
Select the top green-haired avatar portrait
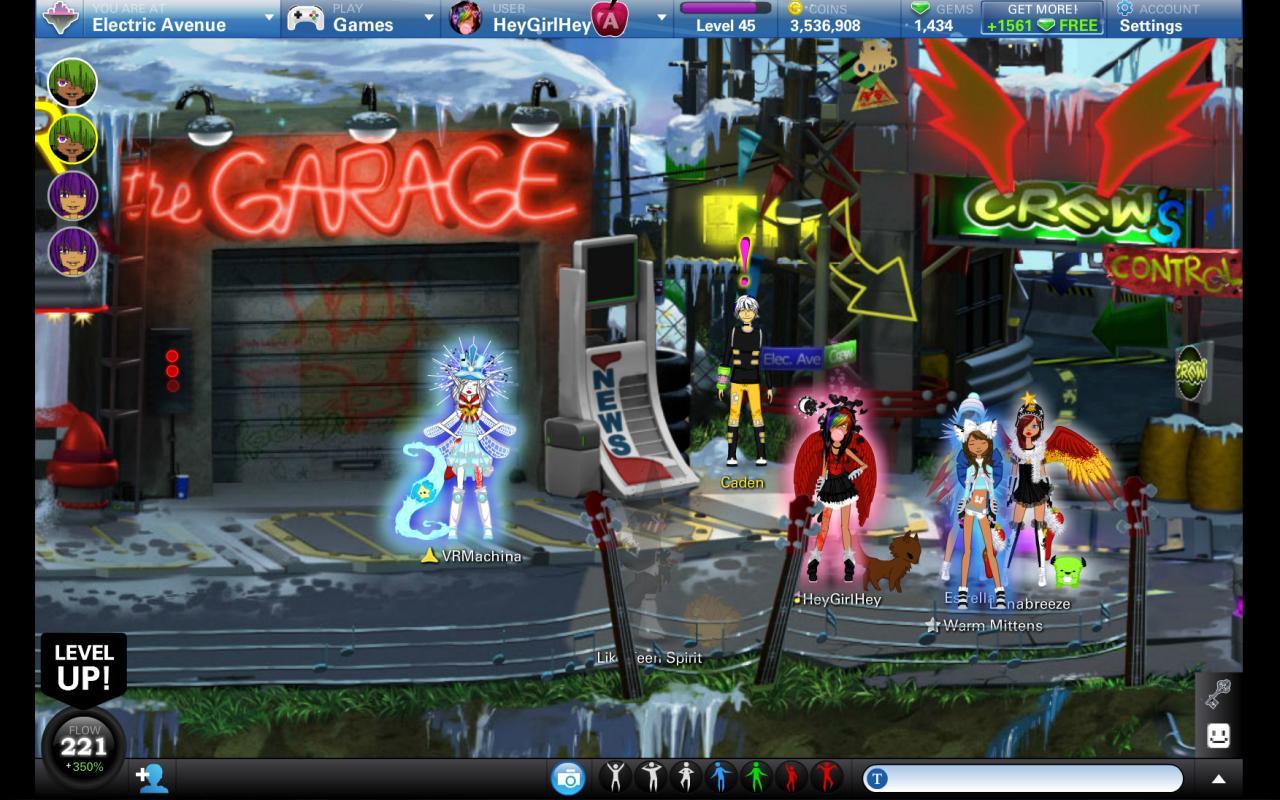72,83
